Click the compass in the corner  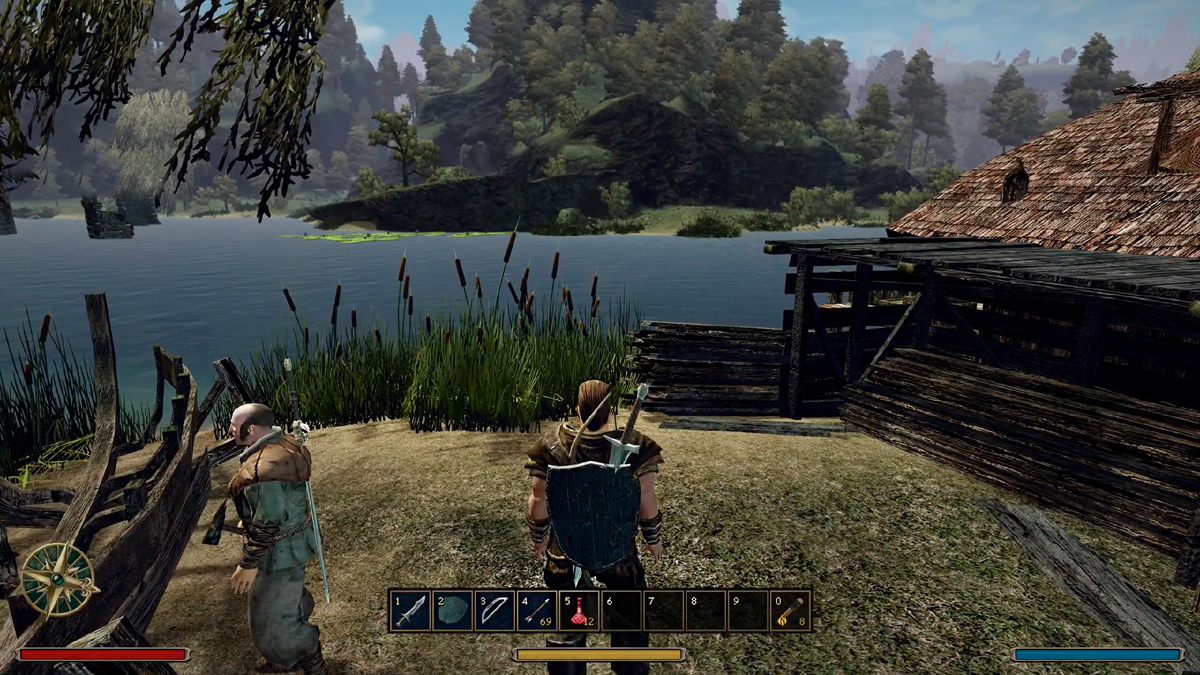58,579
